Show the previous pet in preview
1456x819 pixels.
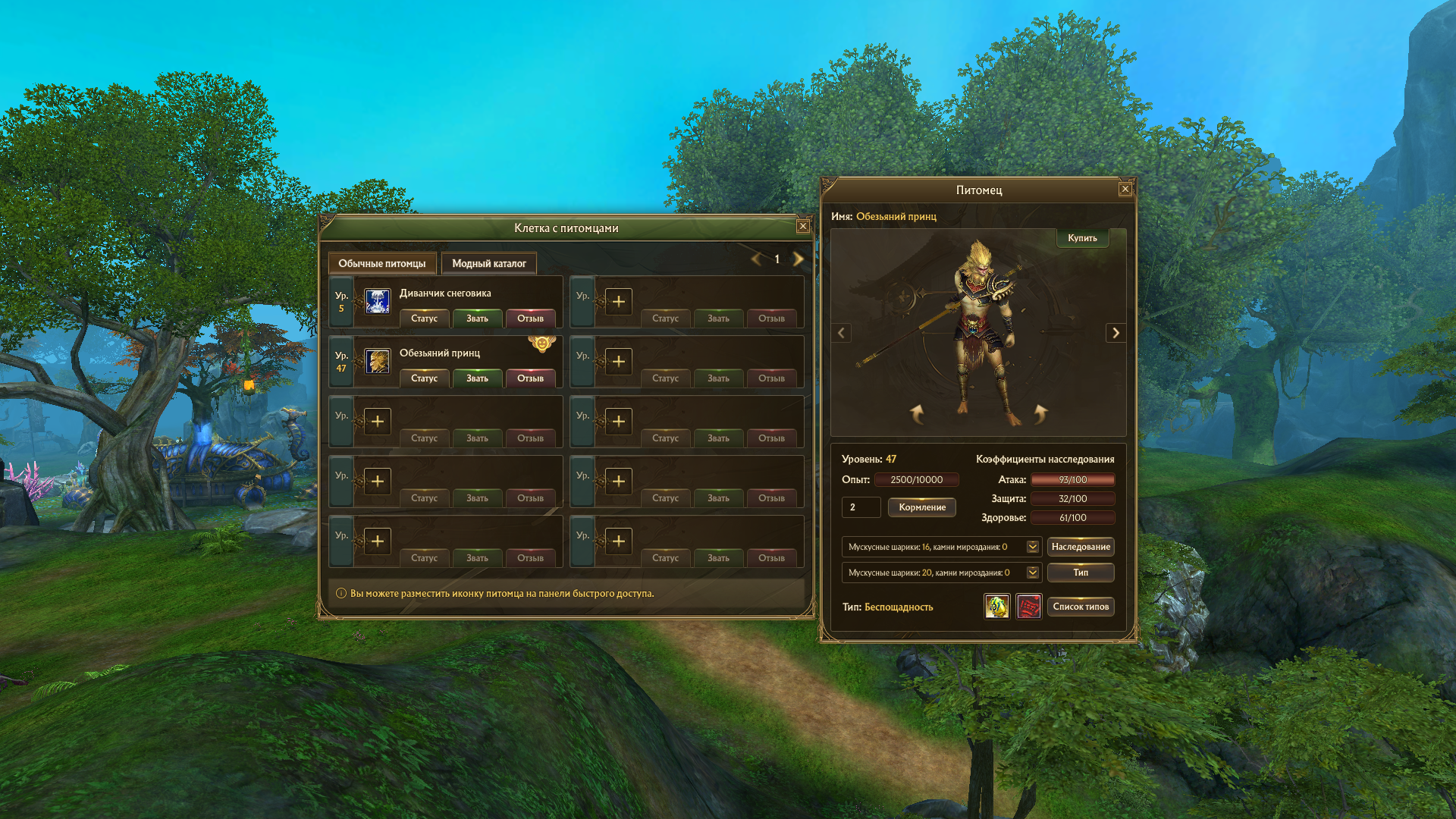coord(841,333)
